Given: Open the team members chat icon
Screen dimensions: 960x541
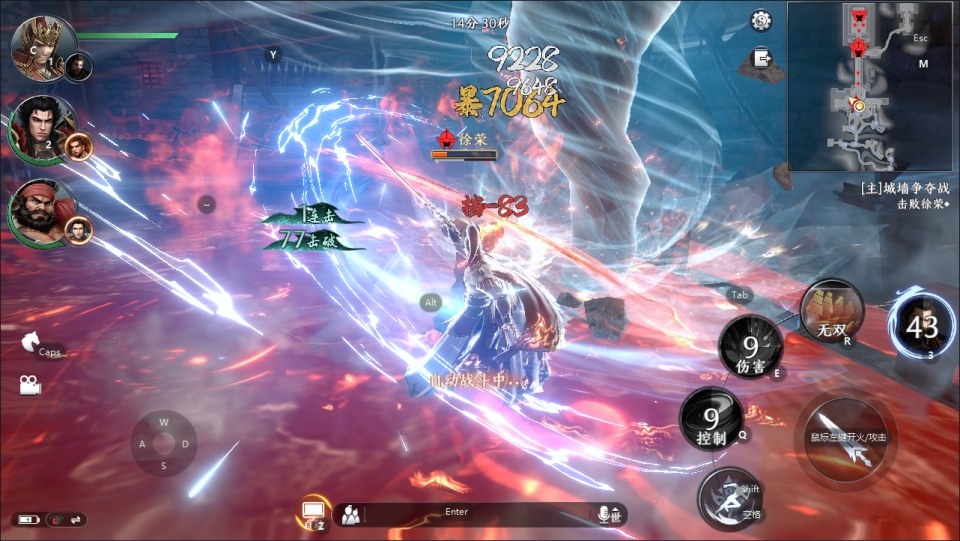Looking at the screenshot, I should pyautogui.click(x=350, y=515).
